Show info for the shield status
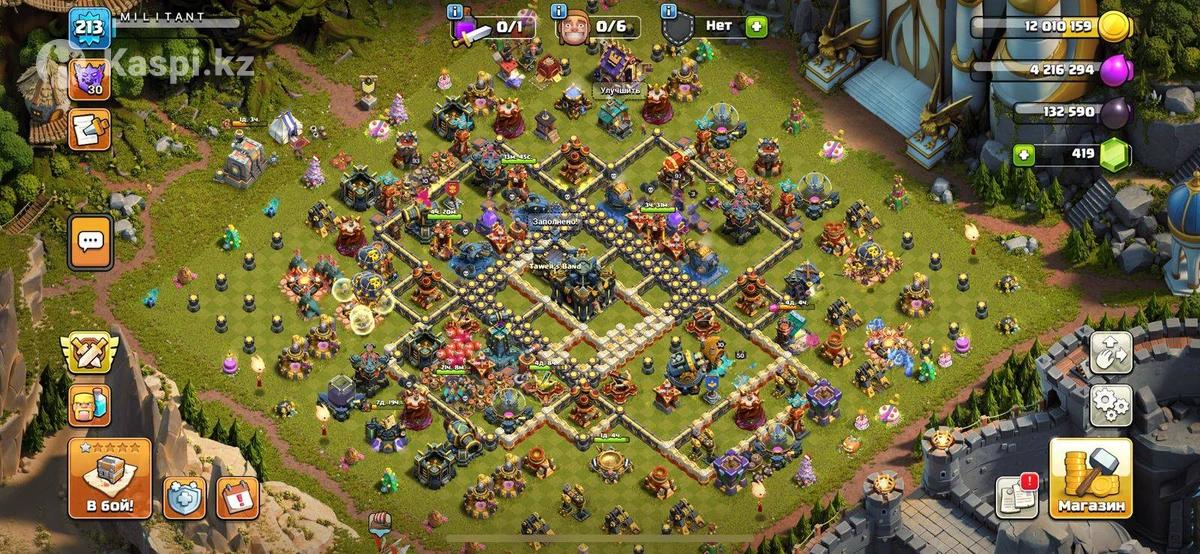The height and width of the screenshot is (554, 1200). coord(668,11)
